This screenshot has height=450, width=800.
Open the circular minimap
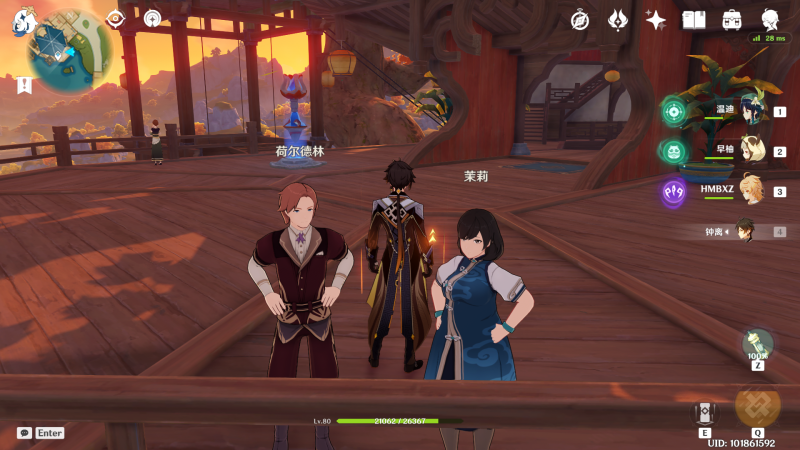[70, 50]
